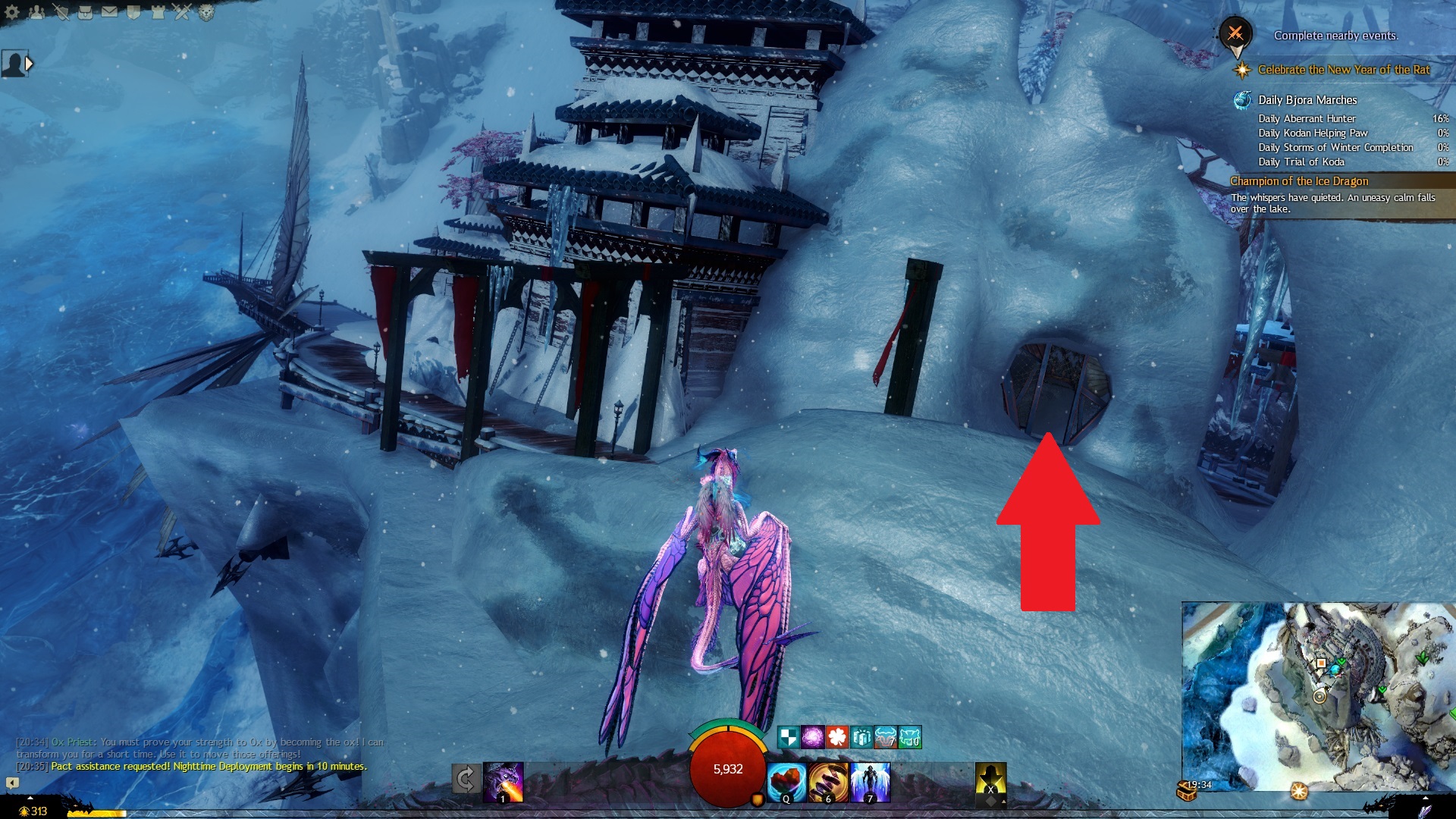Use the heart healing skill
1456x819 pixels.
[786, 782]
